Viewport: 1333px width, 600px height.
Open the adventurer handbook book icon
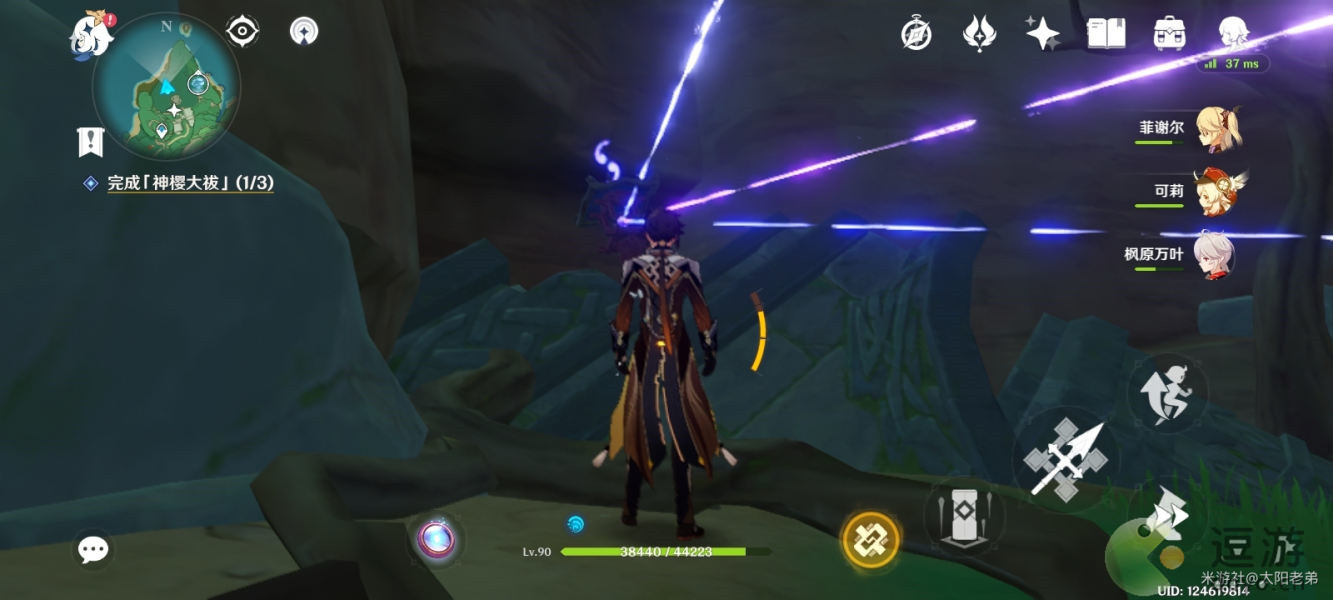(1105, 34)
